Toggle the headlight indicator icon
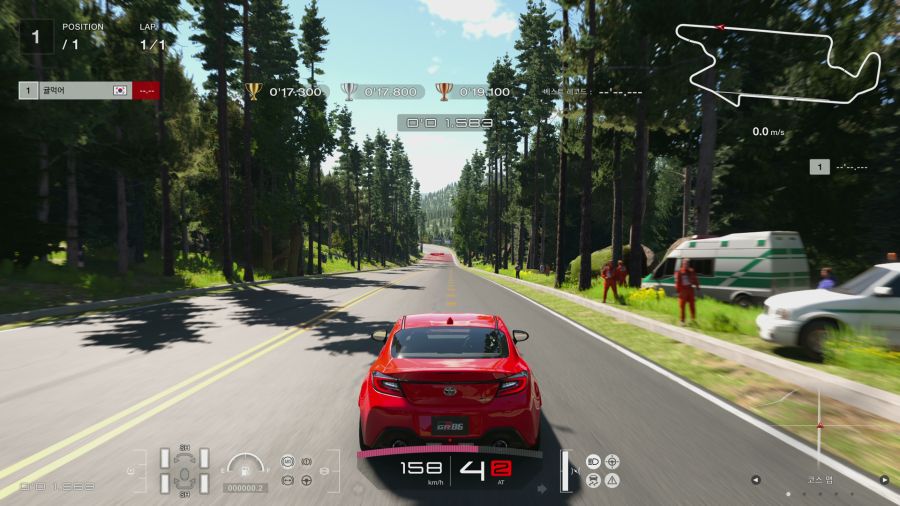The image size is (900, 506). pos(593,461)
